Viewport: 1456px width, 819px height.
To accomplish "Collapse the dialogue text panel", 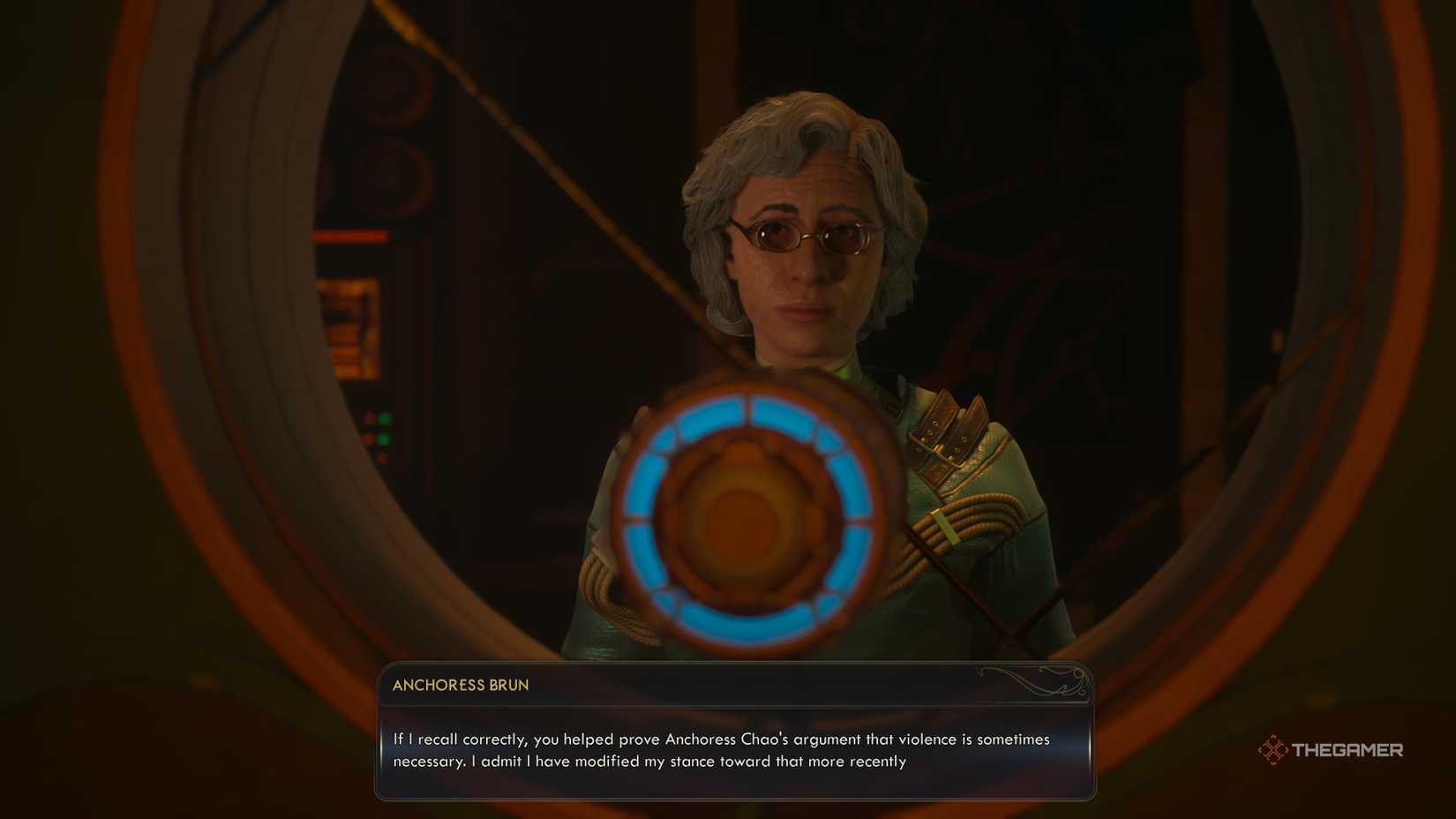I will pyautogui.click(x=732, y=750).
